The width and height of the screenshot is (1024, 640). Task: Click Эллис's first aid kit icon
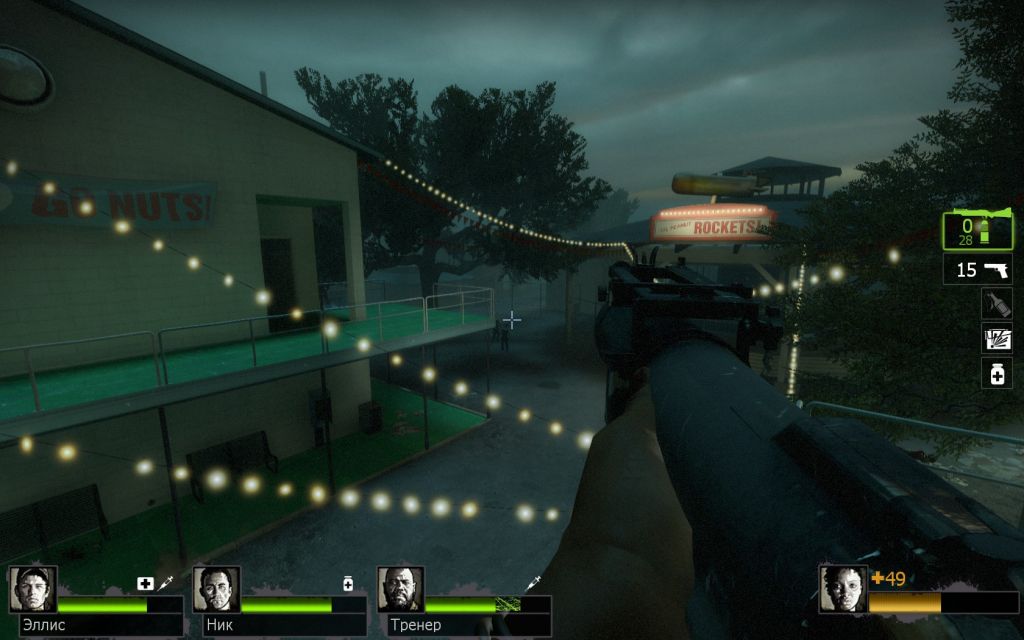(145, 583)
